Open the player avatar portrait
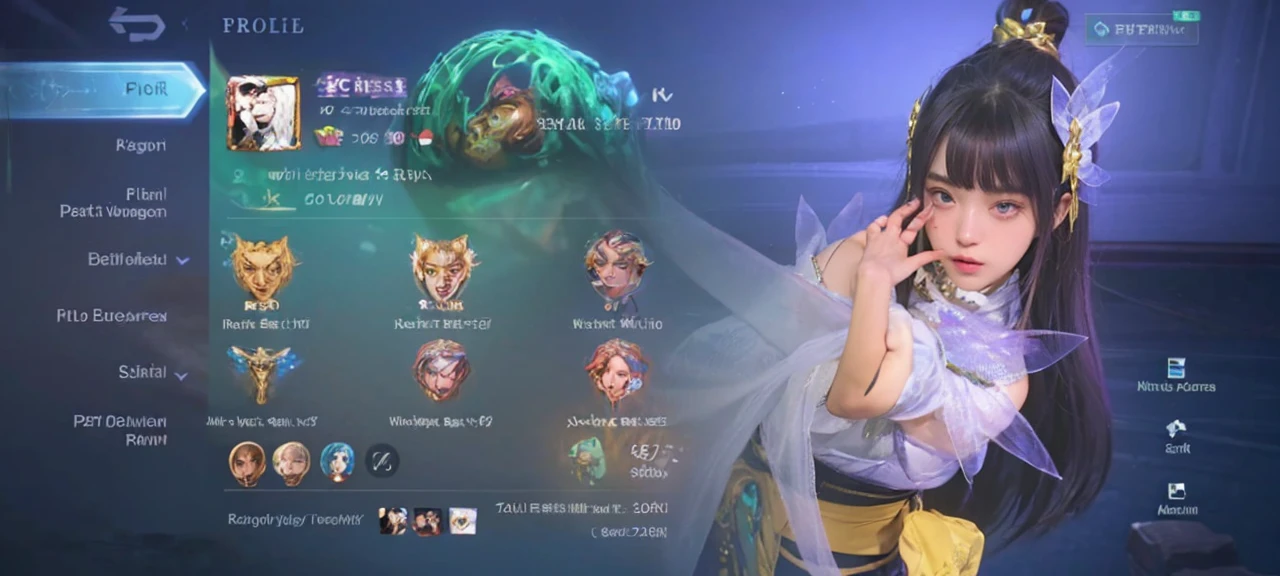 (263, 113)
